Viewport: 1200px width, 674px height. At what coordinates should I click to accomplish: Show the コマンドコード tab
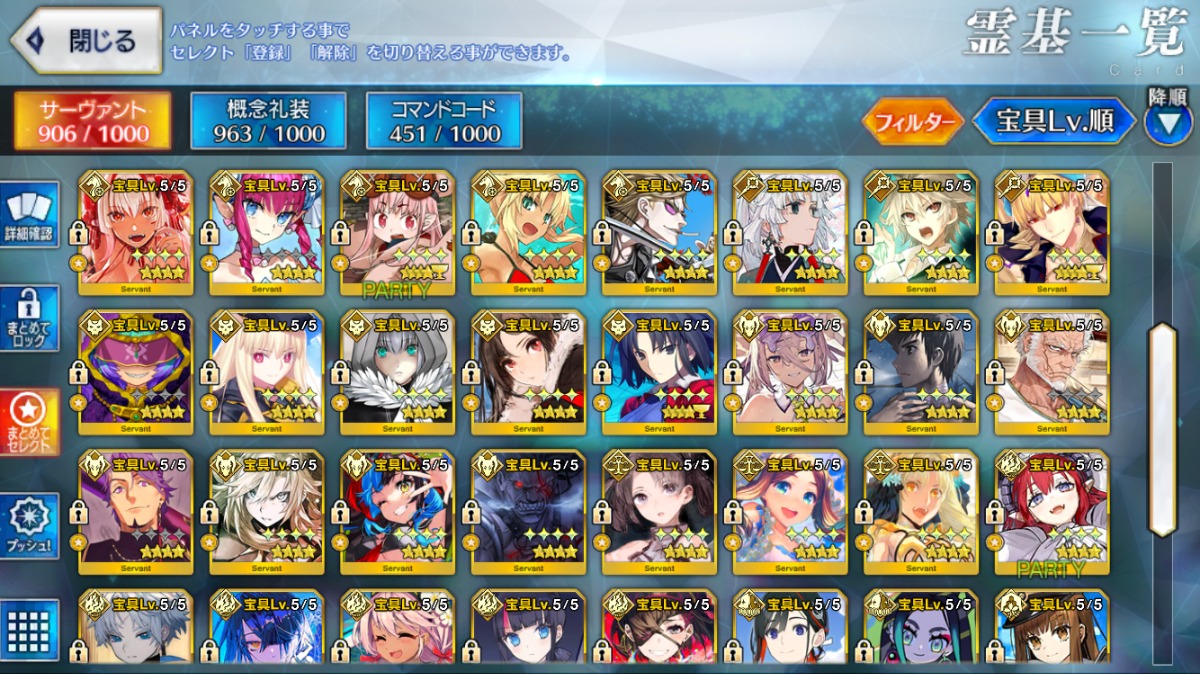tap(444, 122)
